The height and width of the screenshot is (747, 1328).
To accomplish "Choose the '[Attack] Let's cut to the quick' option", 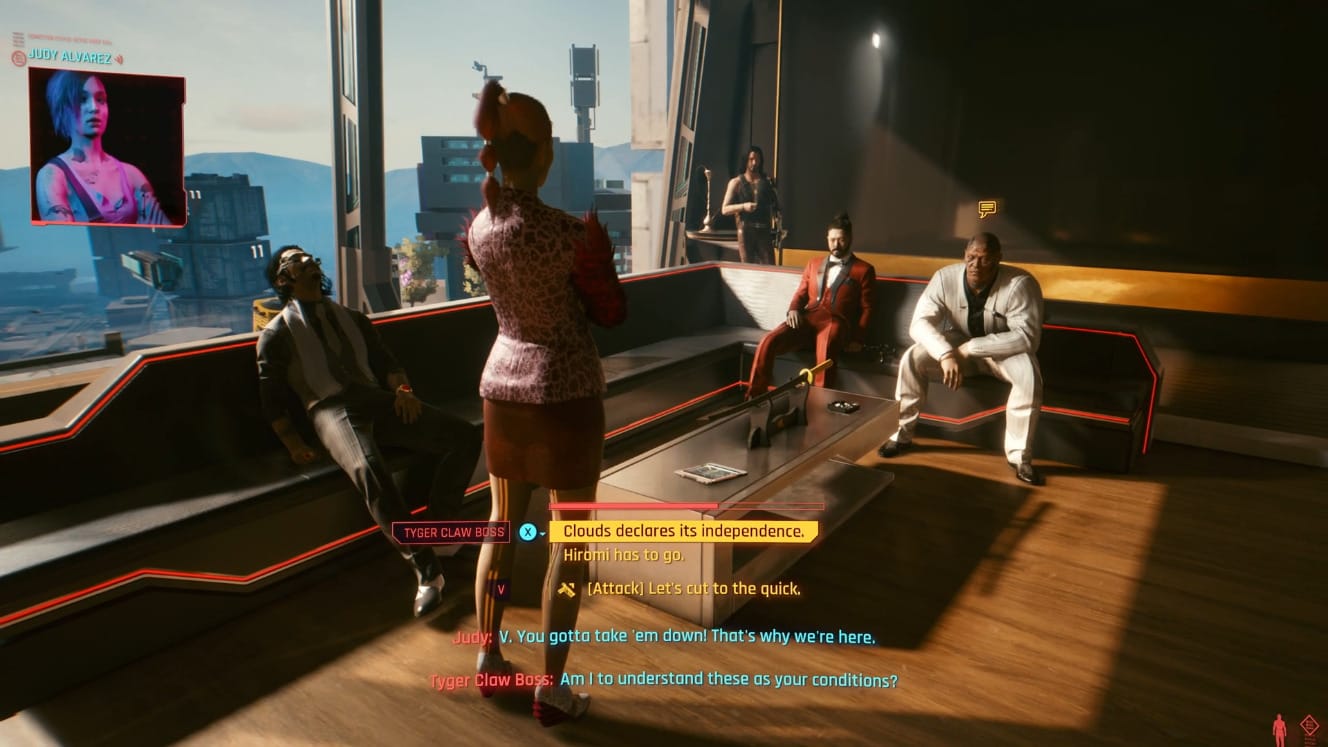I will pos(695,589).
